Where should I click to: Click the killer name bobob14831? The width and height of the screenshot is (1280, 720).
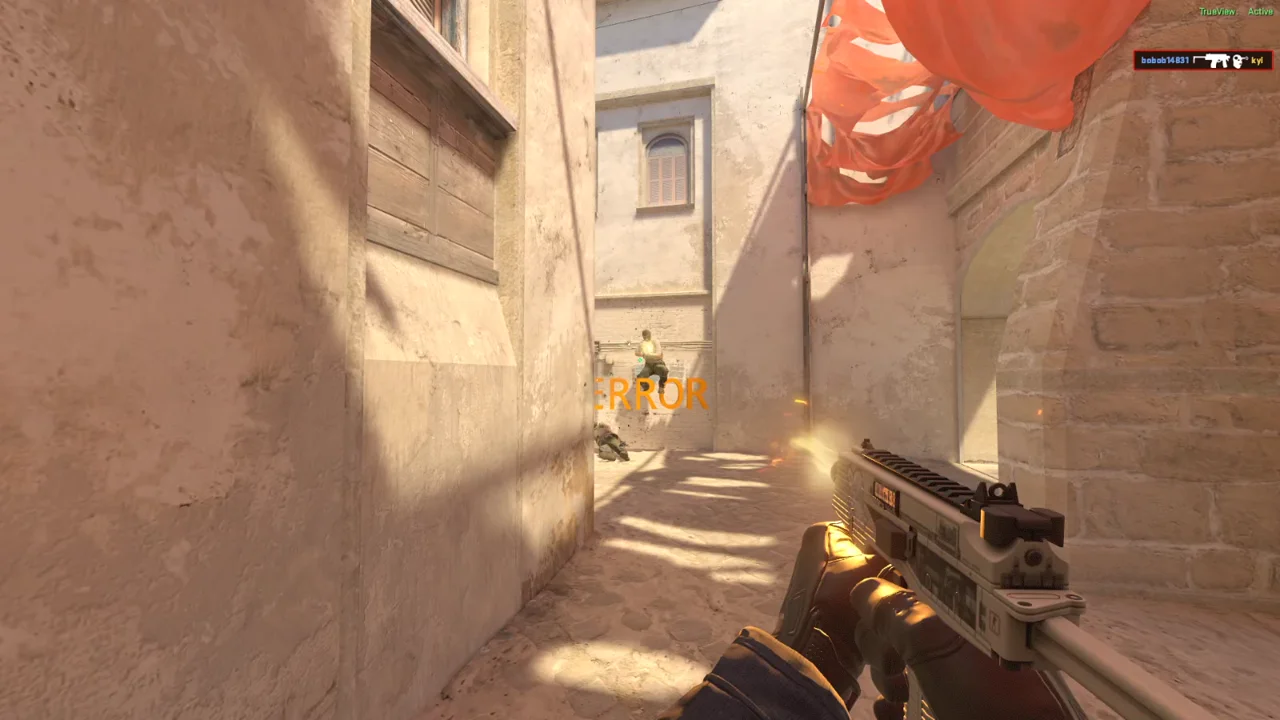[1165, 60]
